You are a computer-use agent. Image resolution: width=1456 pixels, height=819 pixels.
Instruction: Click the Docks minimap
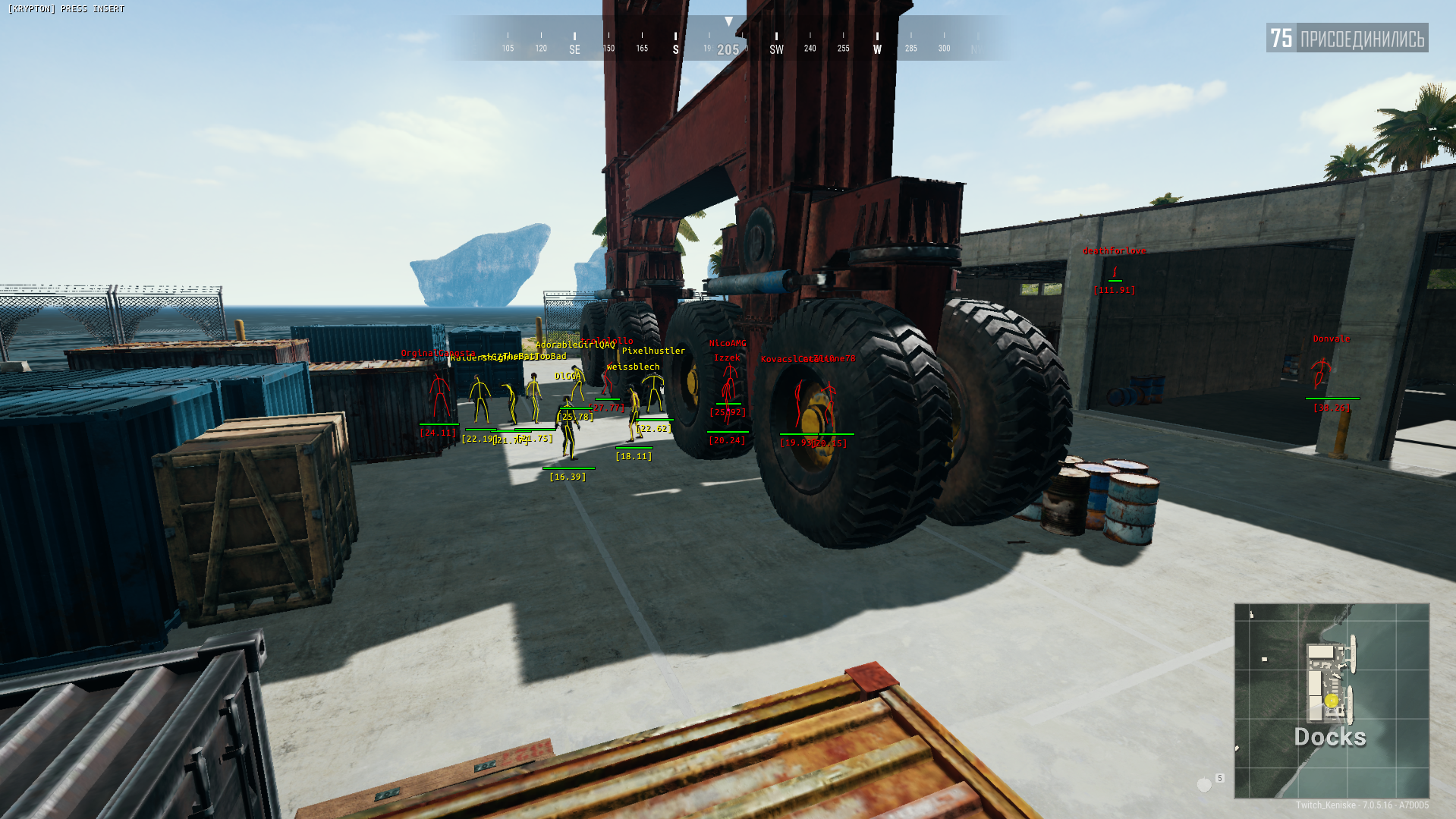[1332, 700]
